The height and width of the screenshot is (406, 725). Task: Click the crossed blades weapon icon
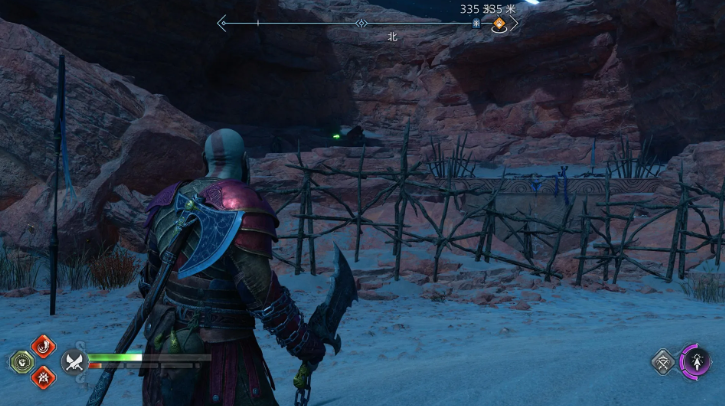pyautogui.click(x=73, y=362)
